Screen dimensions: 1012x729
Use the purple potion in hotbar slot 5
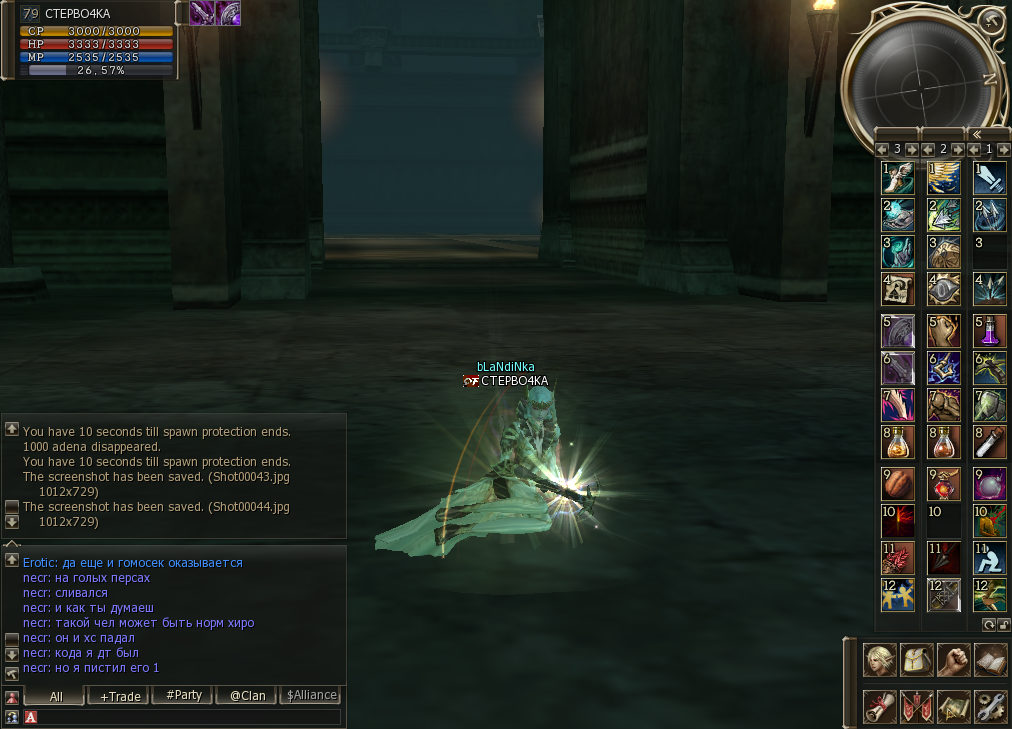990,331
